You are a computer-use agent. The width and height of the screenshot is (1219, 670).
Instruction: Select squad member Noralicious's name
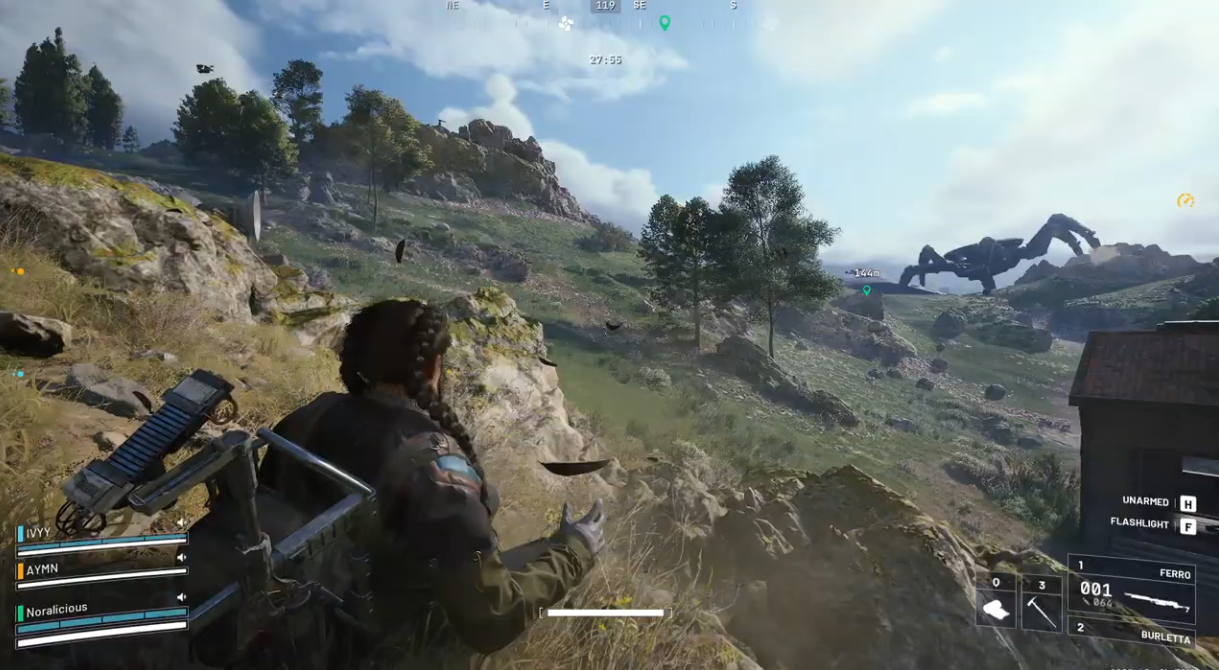[x=57, y=609]
